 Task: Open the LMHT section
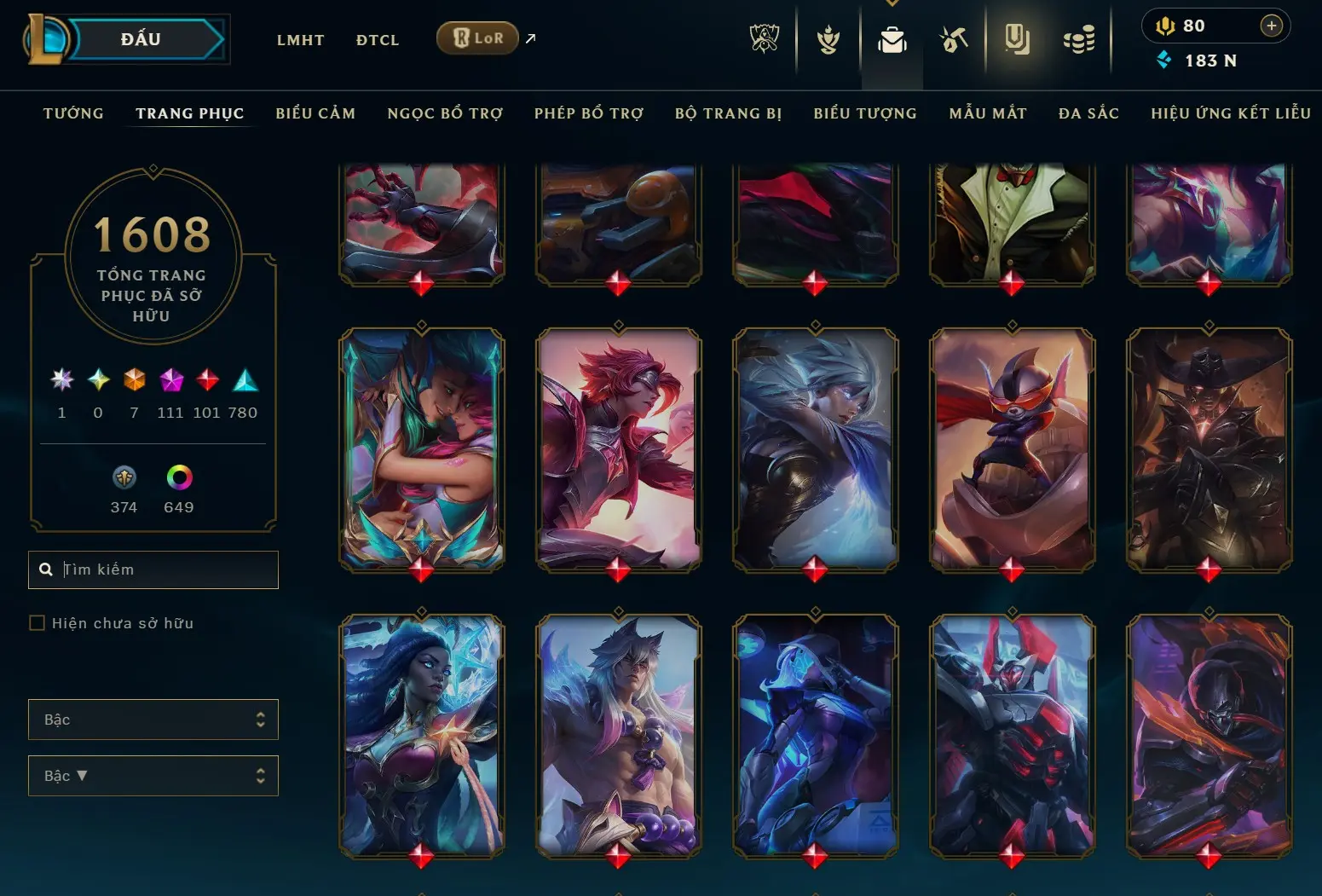click(x=300, y=40)
